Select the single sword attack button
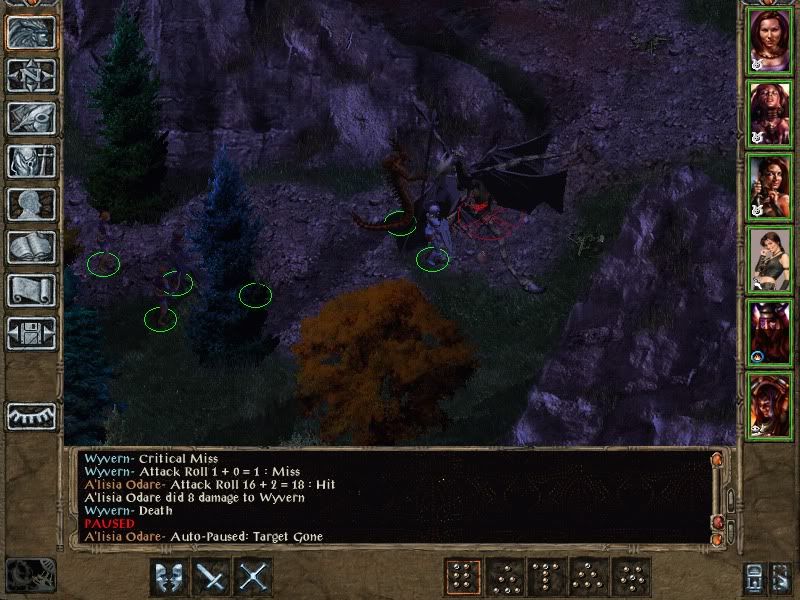This screenshot has width=800, height=600. tap(211, 577)
